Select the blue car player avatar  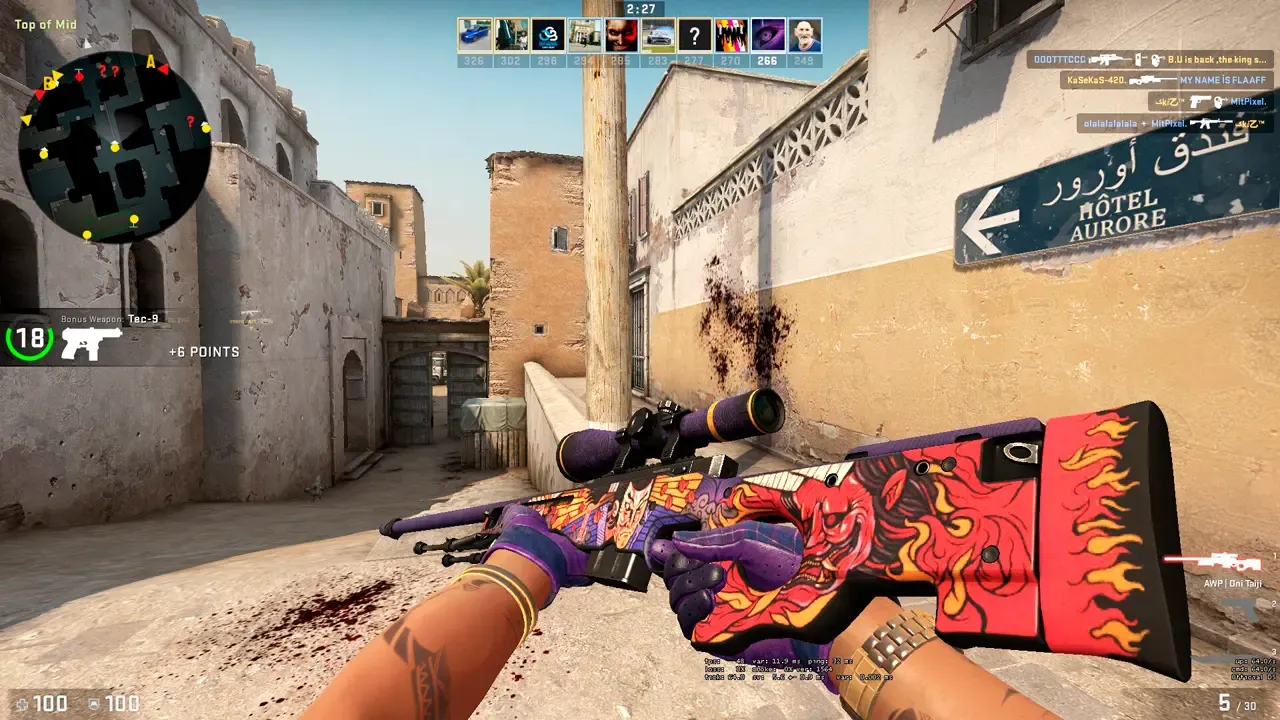(474, 35)
